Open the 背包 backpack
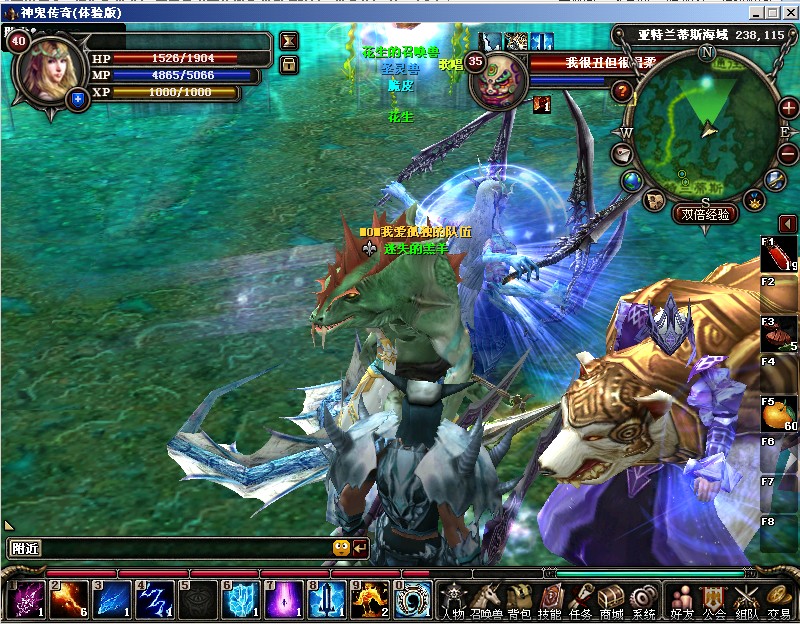800x624 pixels. pyautogui.click(x=519, y=599)
